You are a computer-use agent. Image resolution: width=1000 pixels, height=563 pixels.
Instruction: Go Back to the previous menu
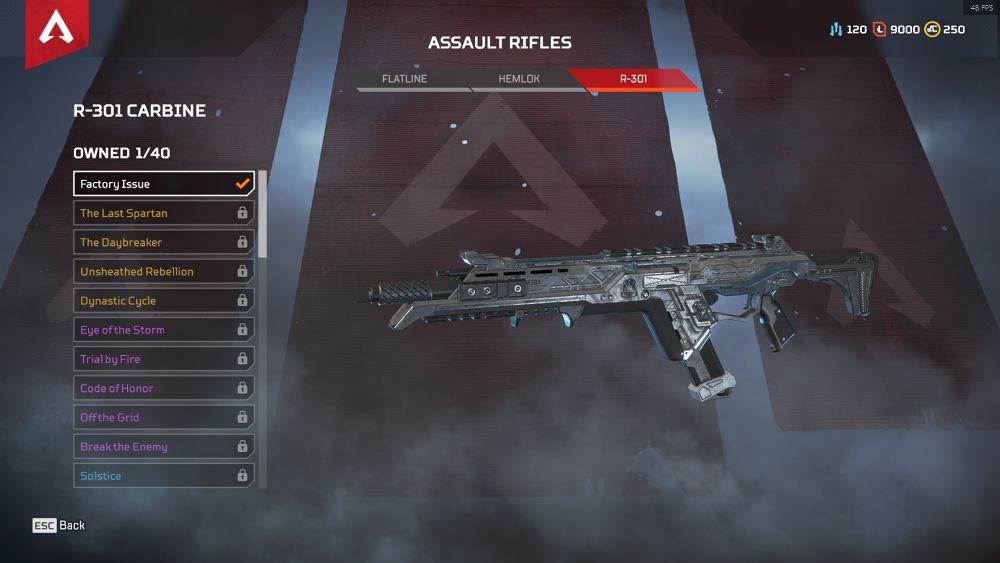(59, 525)
